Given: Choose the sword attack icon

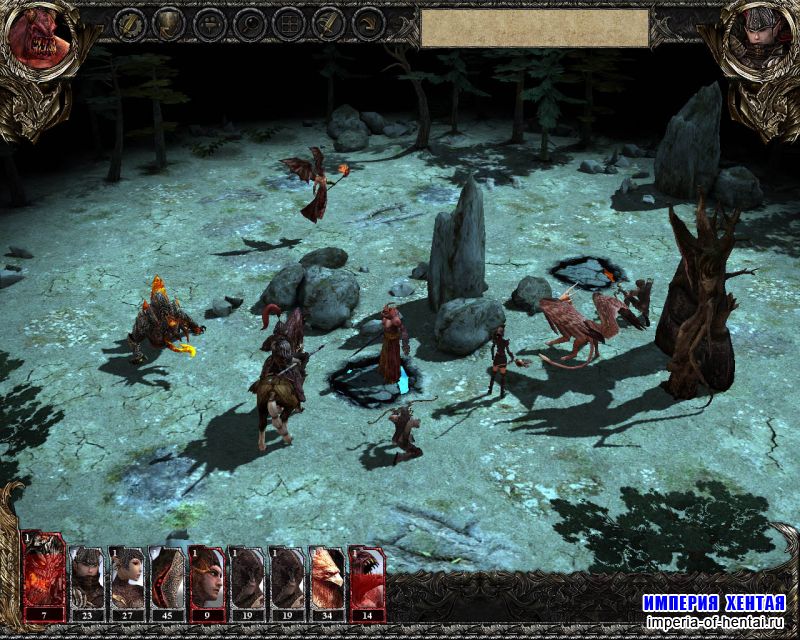Looking at the screenshot, I should point(327,21).
